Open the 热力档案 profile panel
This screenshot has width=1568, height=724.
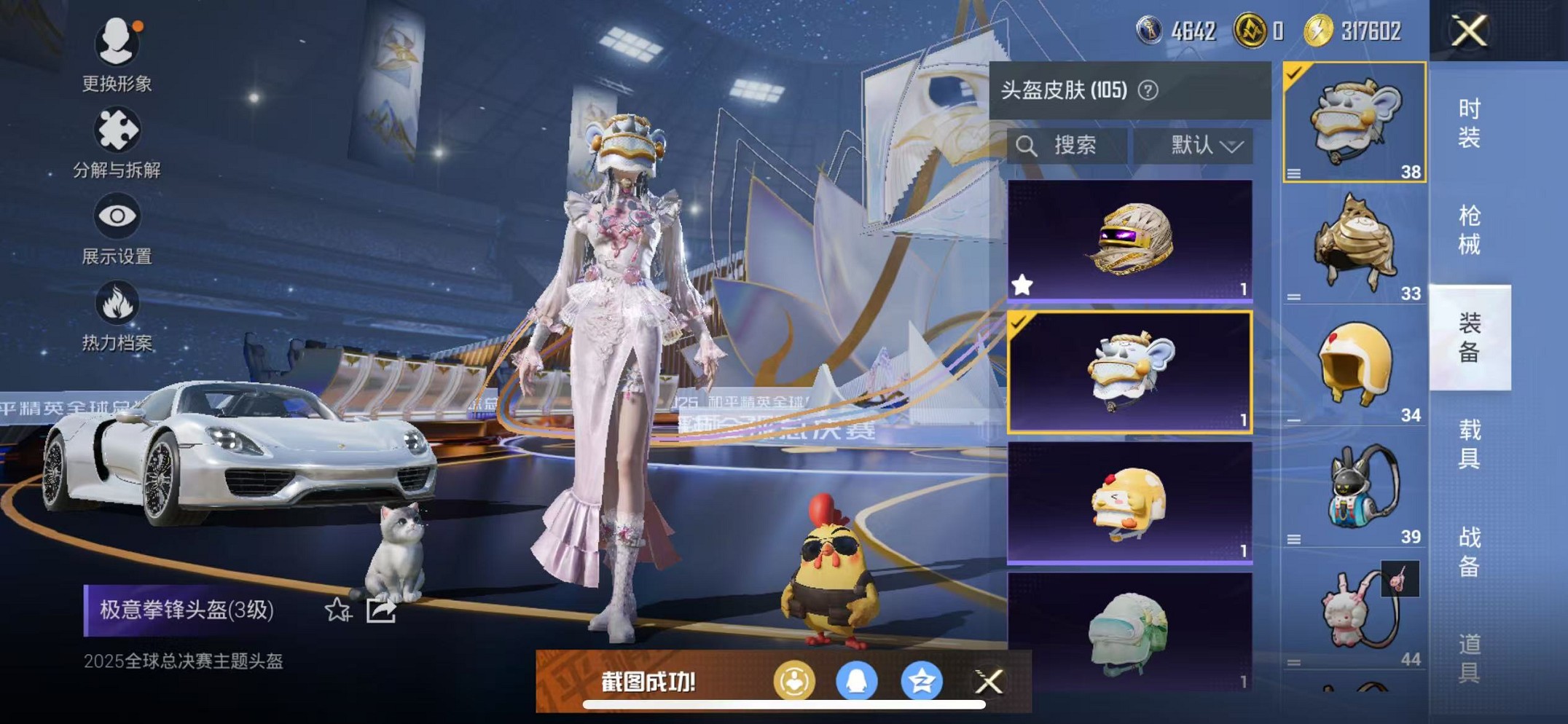[117, 302]
